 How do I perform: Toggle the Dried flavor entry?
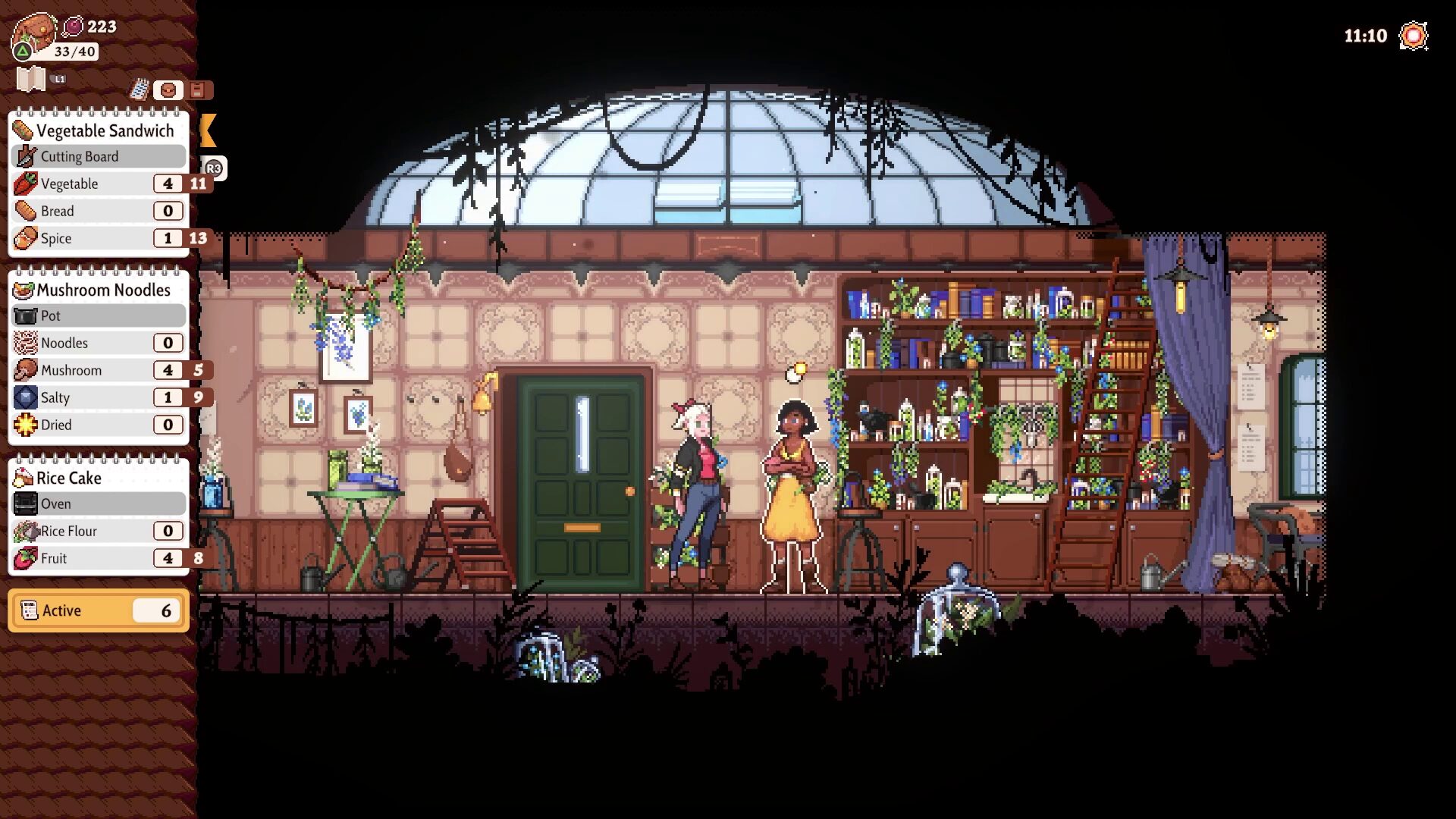pyautogui.click(x=24, y=425)
